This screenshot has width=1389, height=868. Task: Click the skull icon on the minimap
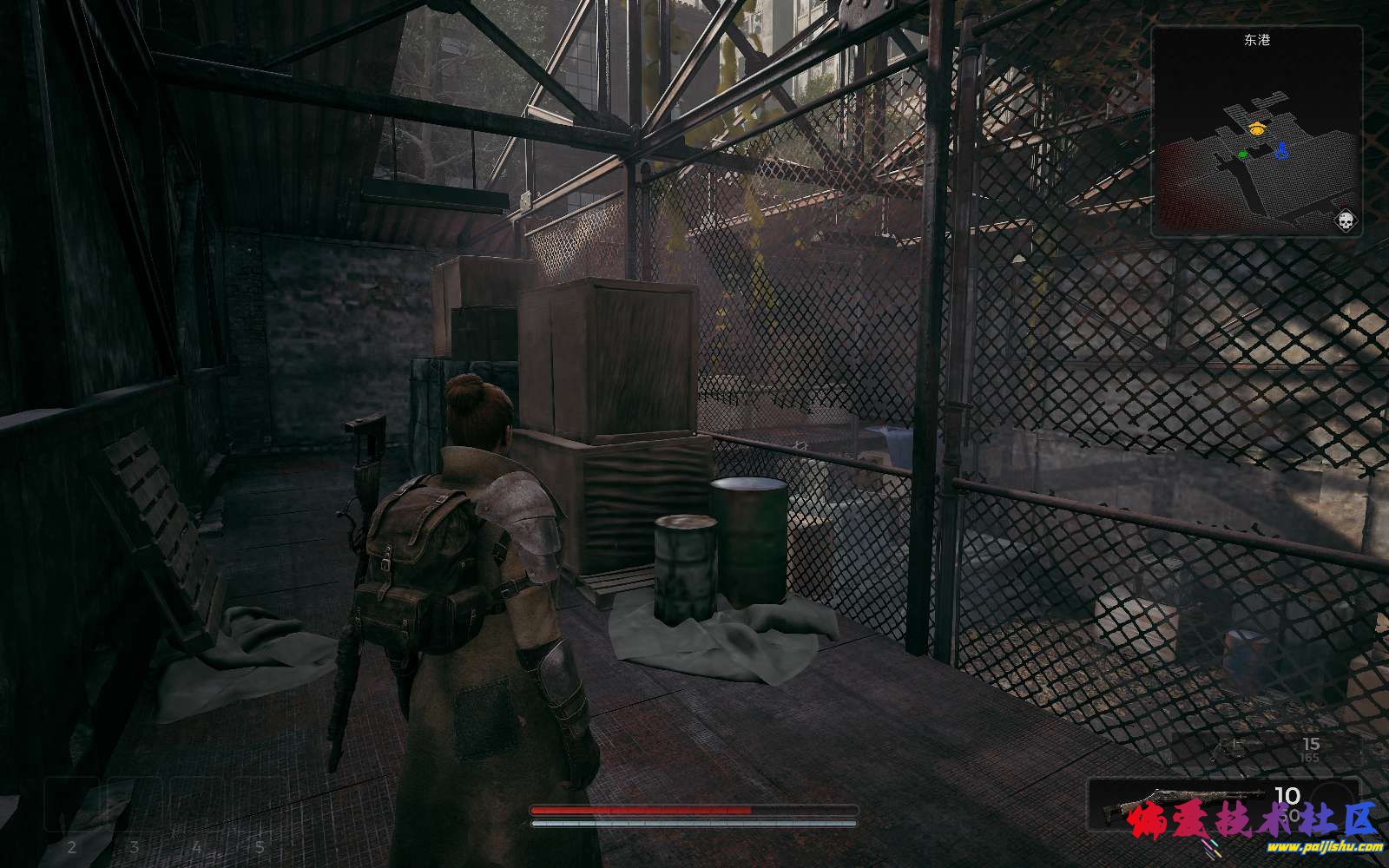1346,220
